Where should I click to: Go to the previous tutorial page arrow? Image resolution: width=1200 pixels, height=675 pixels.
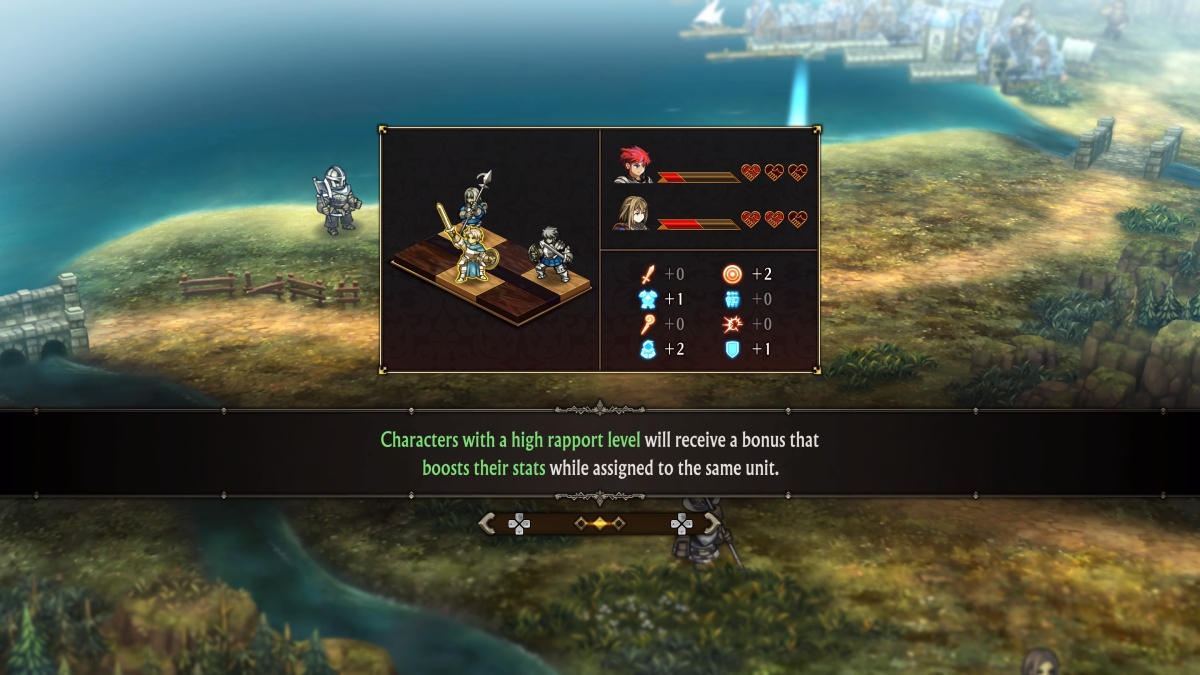point(488,523)
